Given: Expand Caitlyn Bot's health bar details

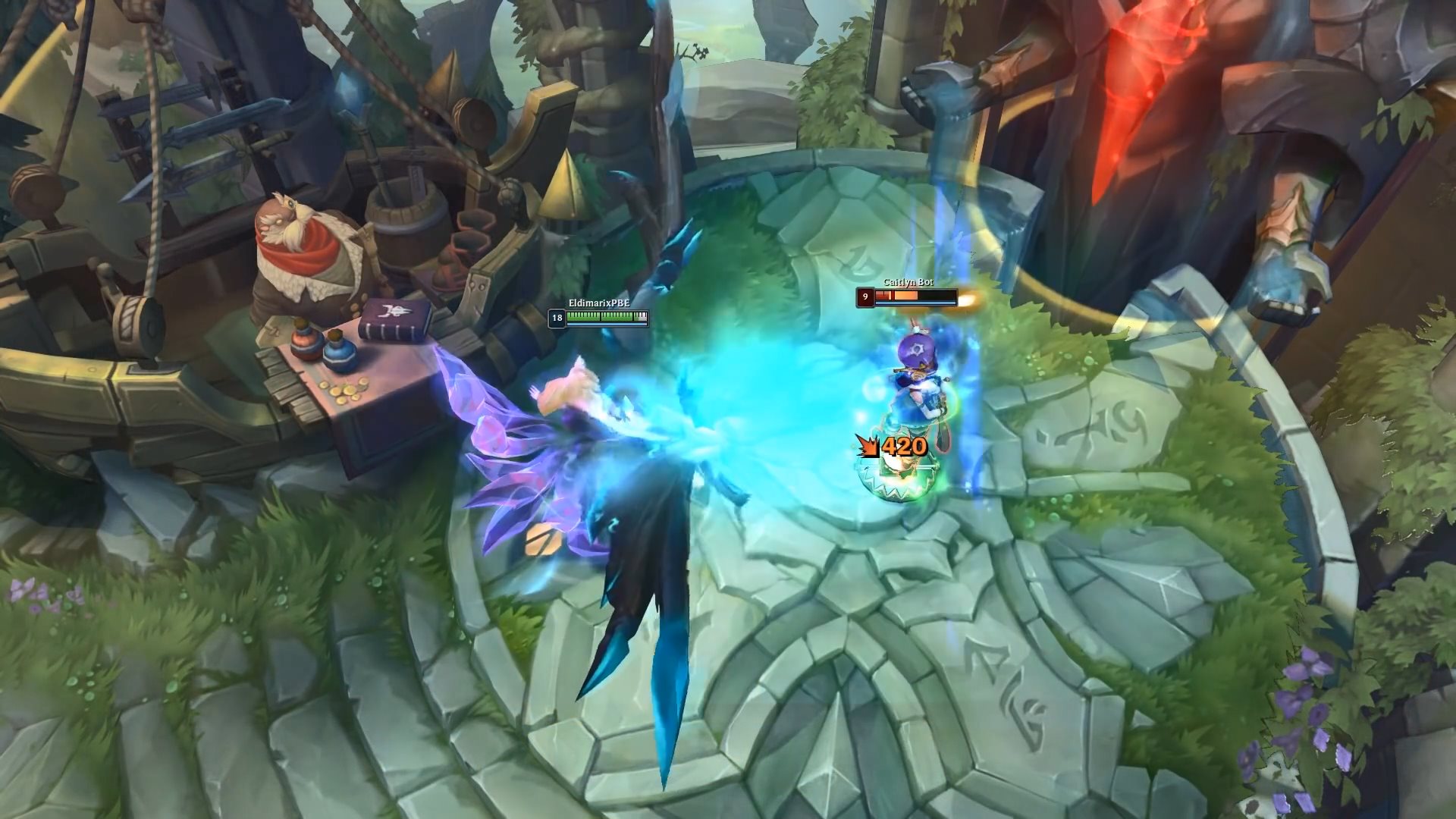Looking at the screenshot, I should [918, 294].
